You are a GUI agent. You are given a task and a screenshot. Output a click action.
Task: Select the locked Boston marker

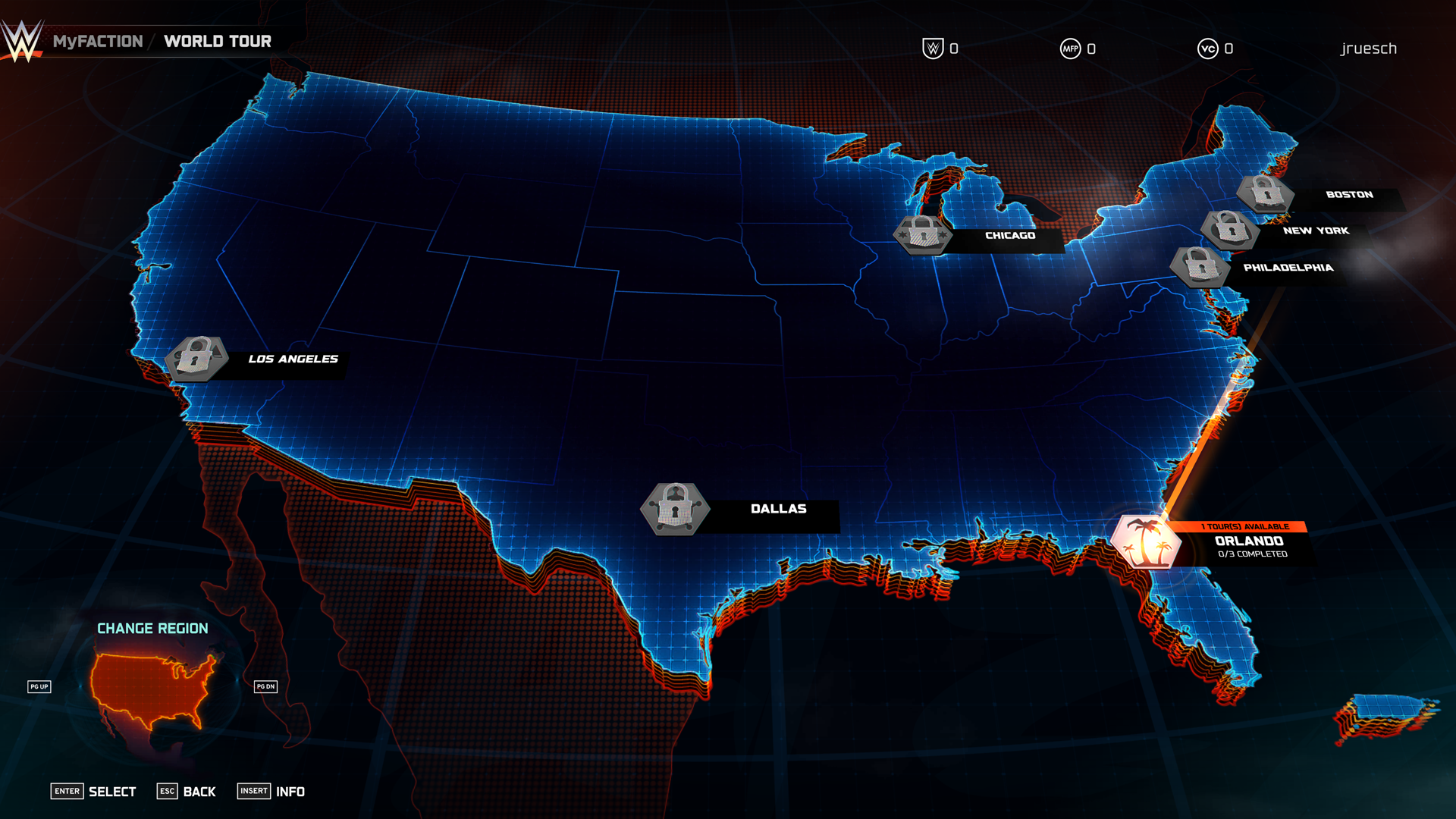click(1265, 193)
